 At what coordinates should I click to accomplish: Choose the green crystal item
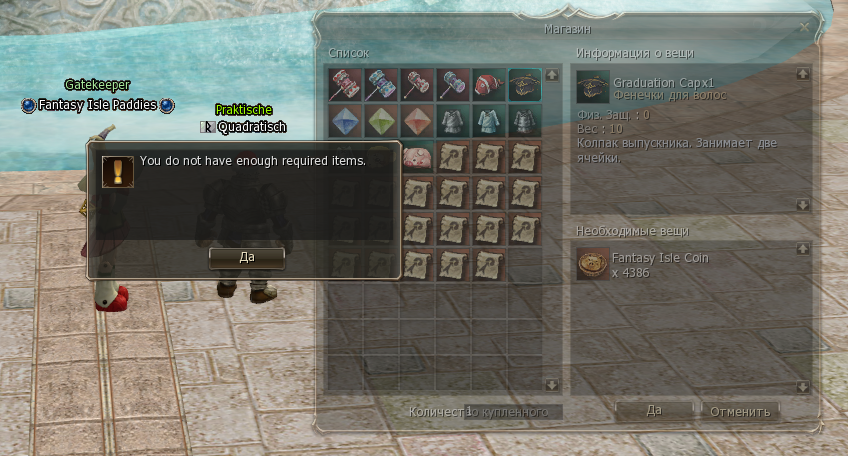tap(381, 121)
